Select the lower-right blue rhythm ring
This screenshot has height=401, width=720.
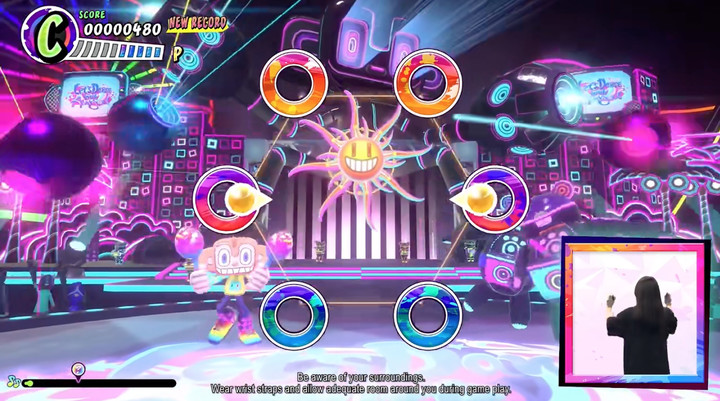pos(427,315)
